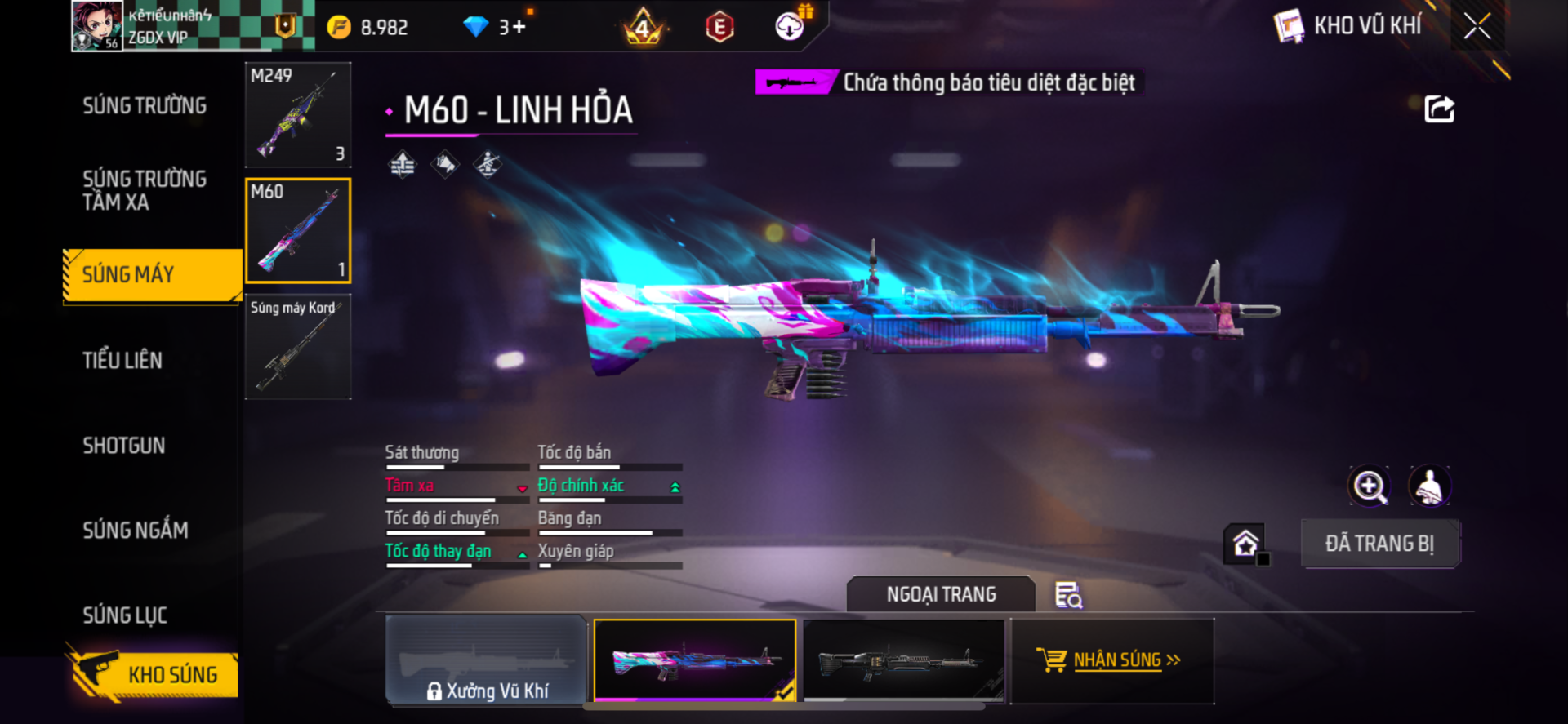Open the Súng Lục category

125,615
